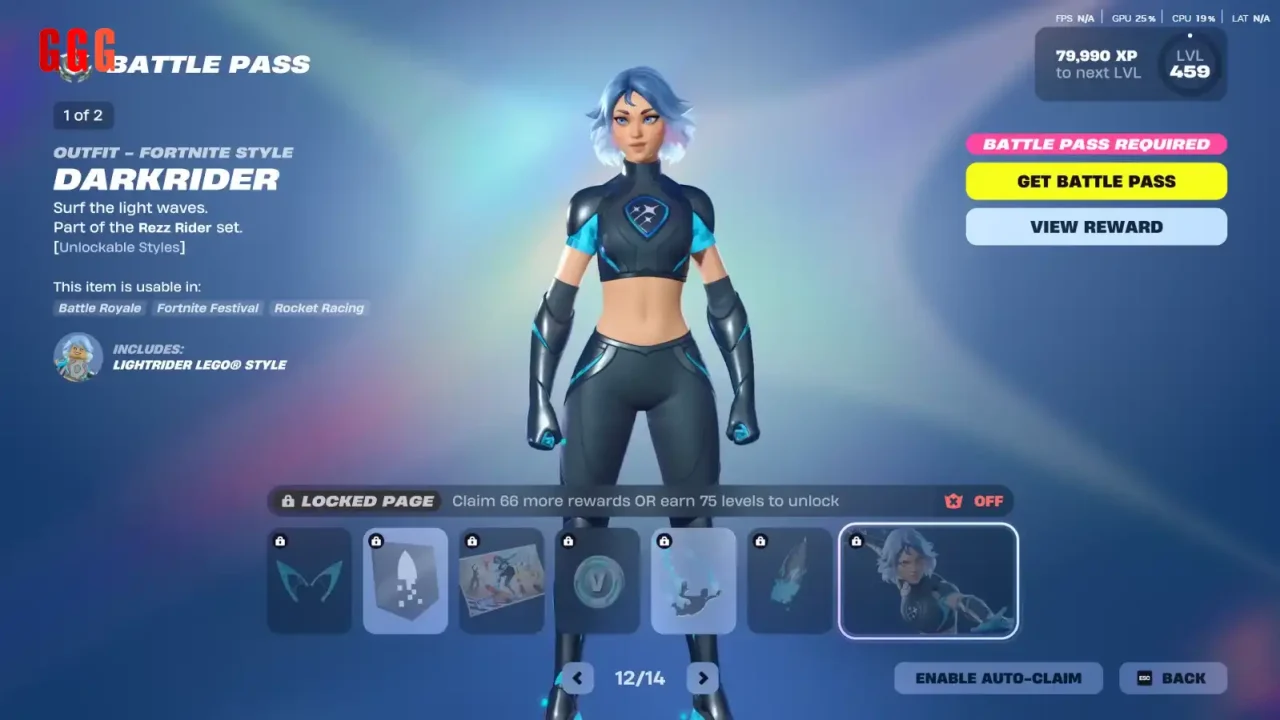The height and width of the screenshot is (720, 1280).
Task: Select the Darkrider outfit reward tile
Action: [928, 581]
